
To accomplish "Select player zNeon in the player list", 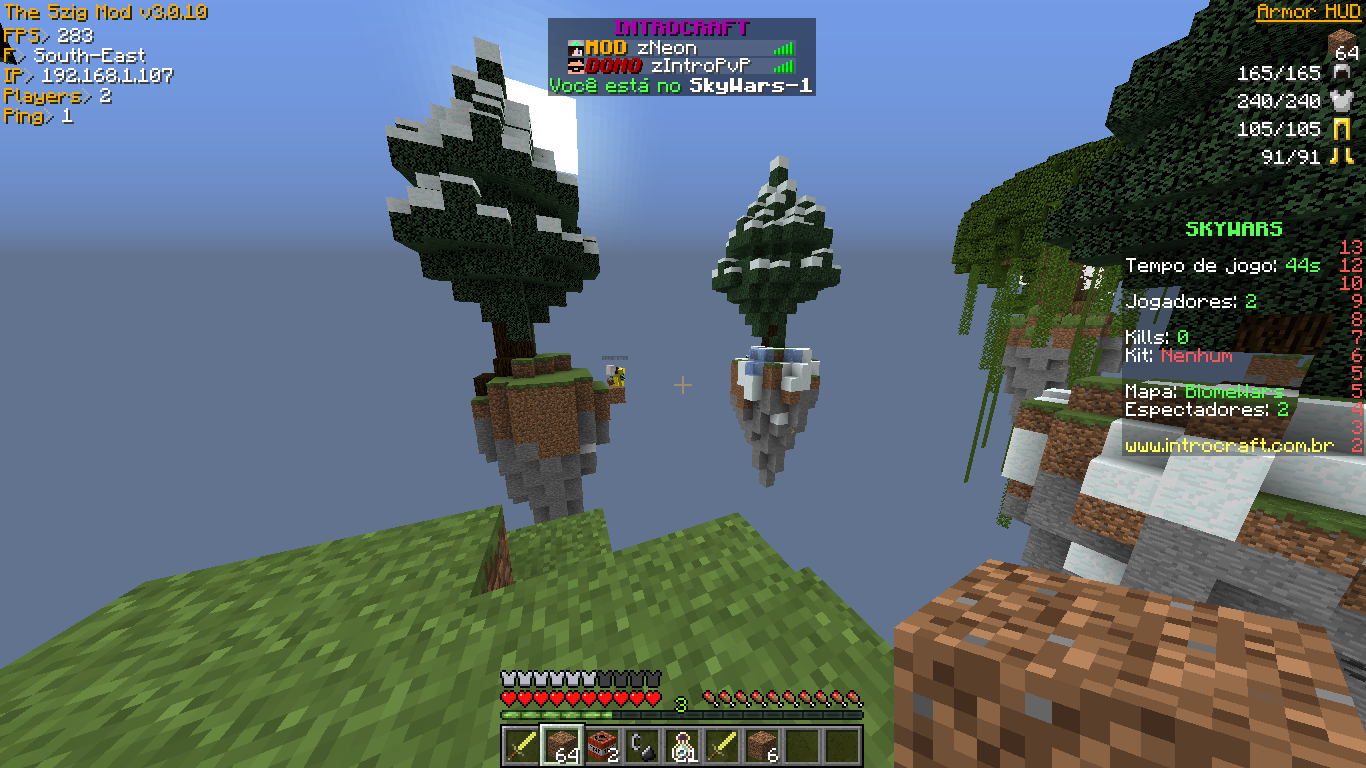I will coord(667,48).
